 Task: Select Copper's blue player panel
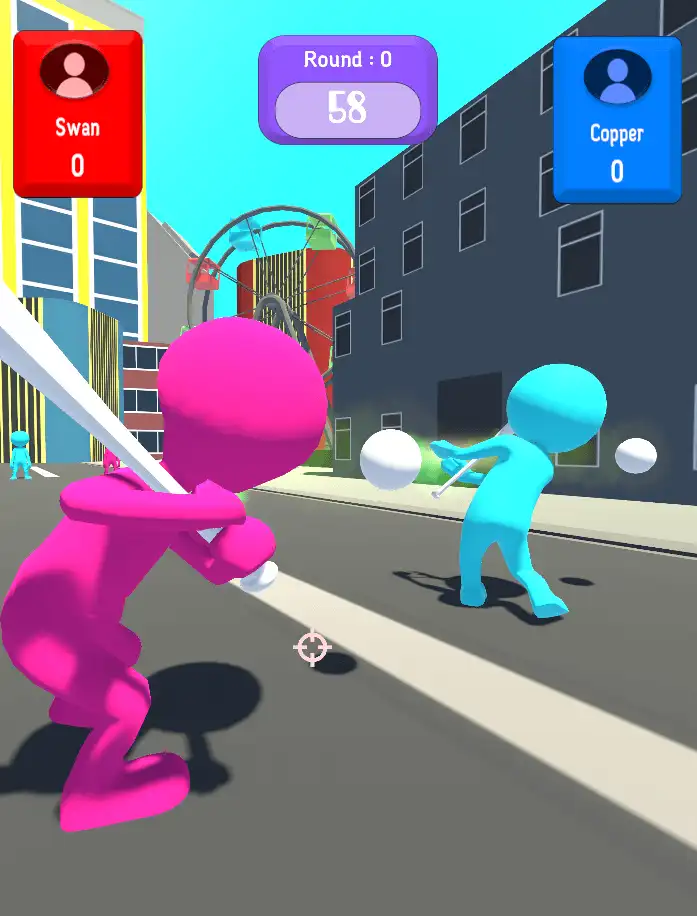click(616, 119)
